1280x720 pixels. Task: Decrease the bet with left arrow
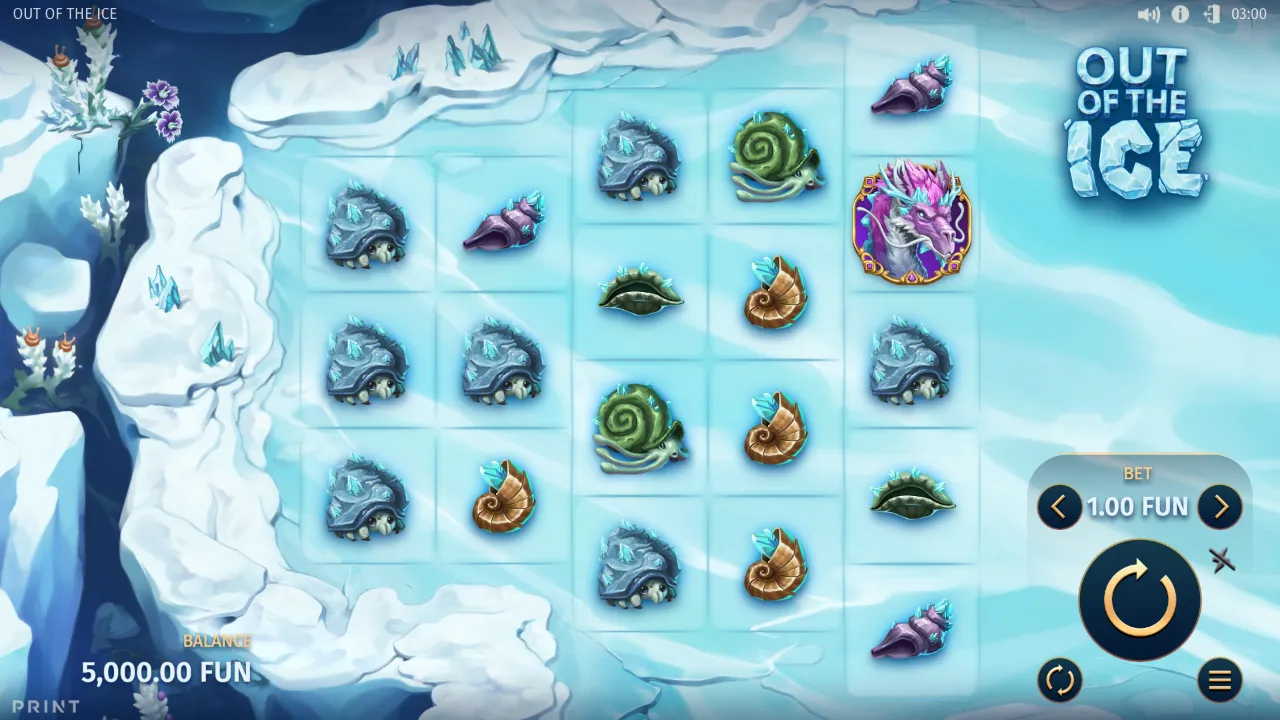pyautogui.click(x=1059, y=507)
